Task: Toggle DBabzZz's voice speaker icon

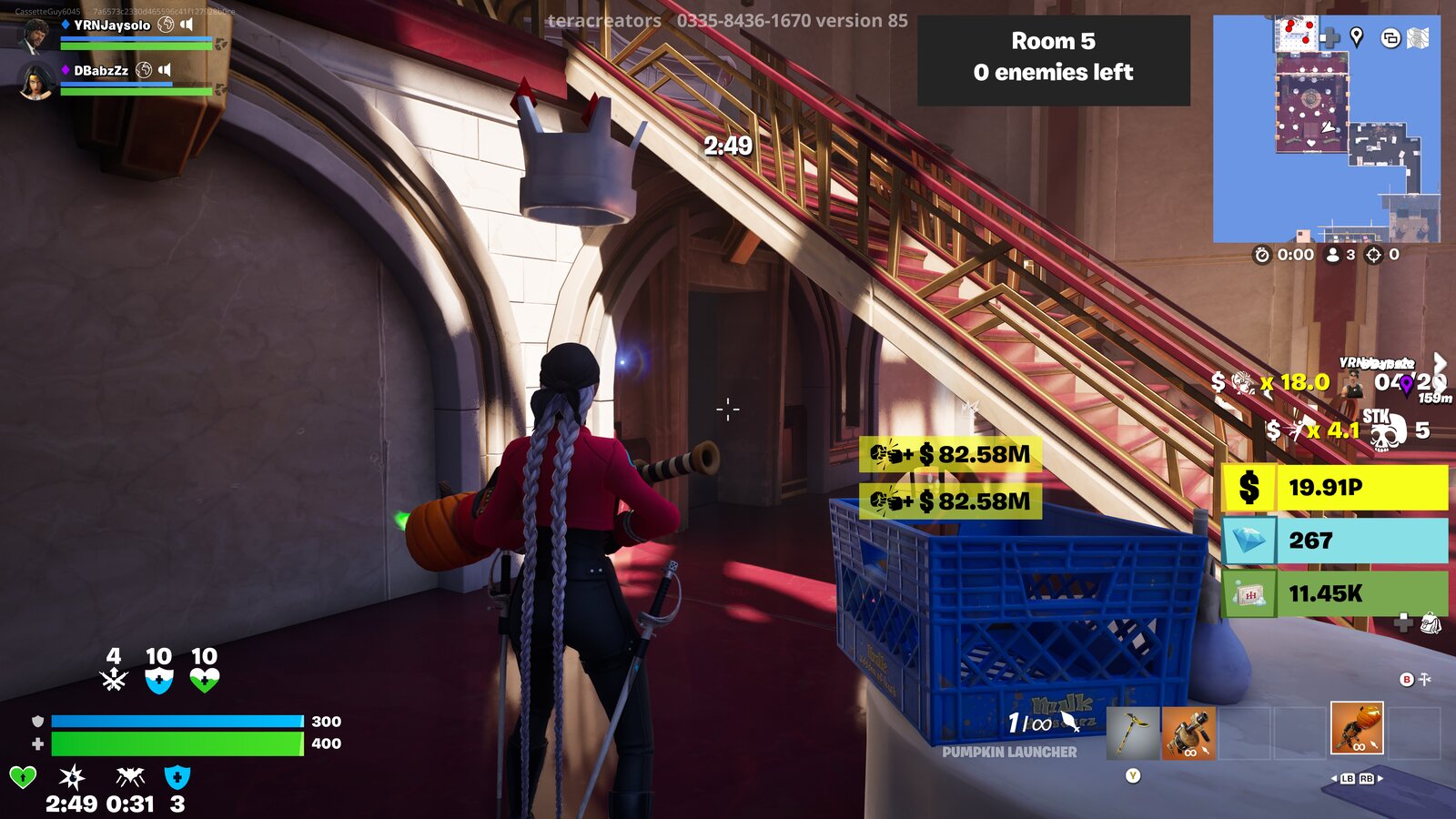Action: coord(165,69)
